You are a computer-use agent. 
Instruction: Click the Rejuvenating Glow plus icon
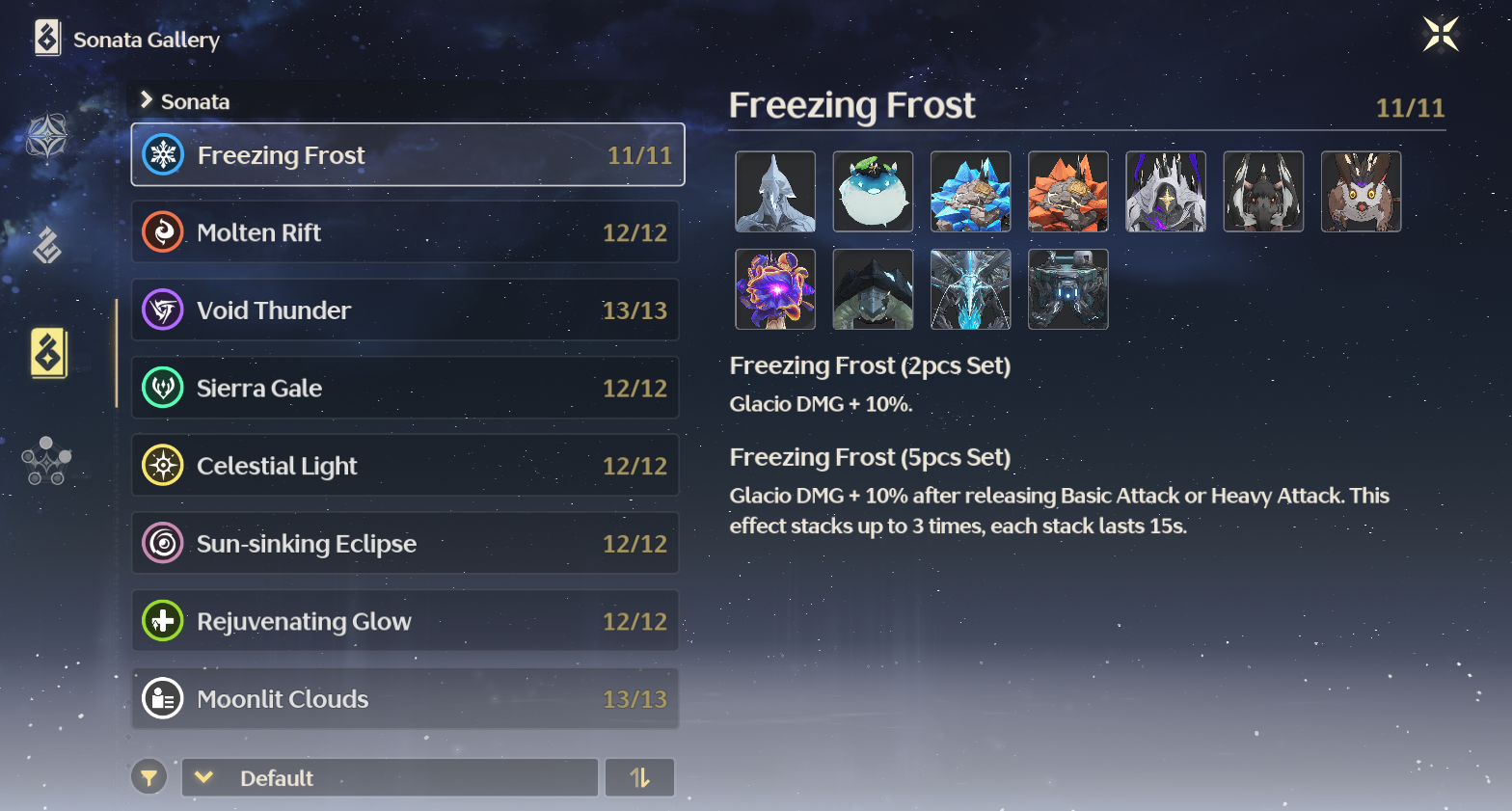[x=163, y=620]
